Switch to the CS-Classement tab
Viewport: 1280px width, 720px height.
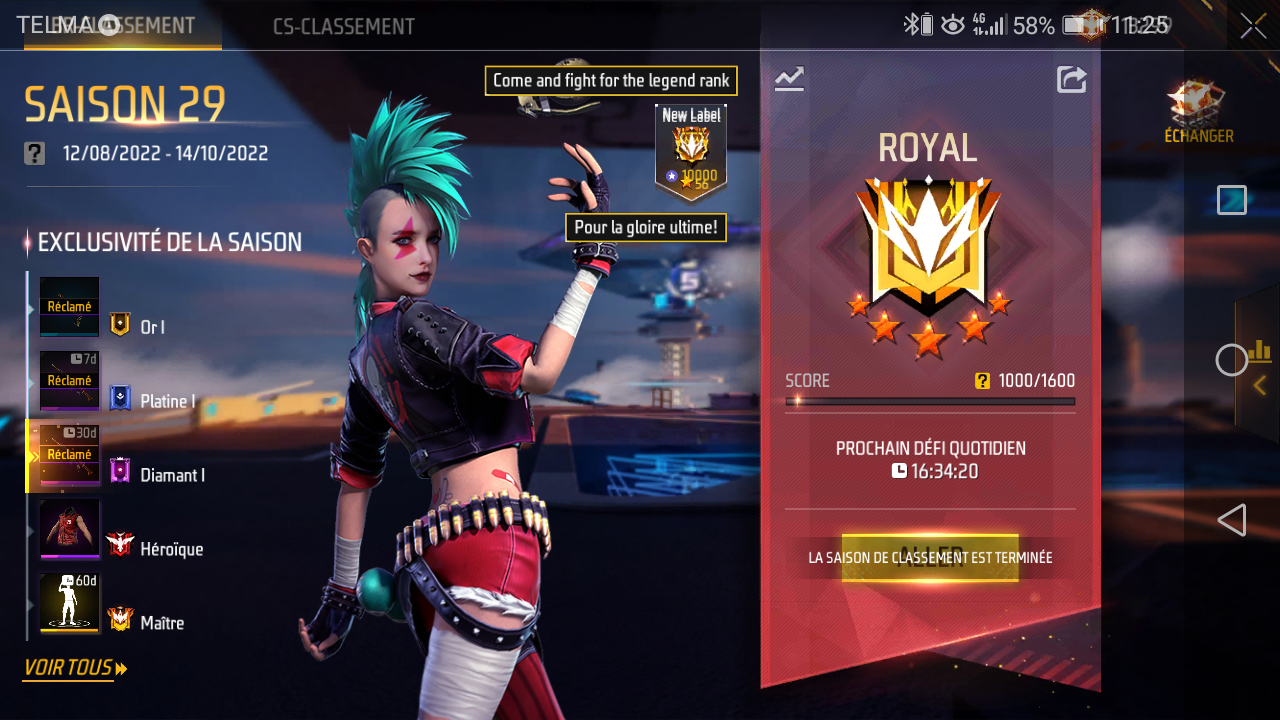[x=343, y=26]
